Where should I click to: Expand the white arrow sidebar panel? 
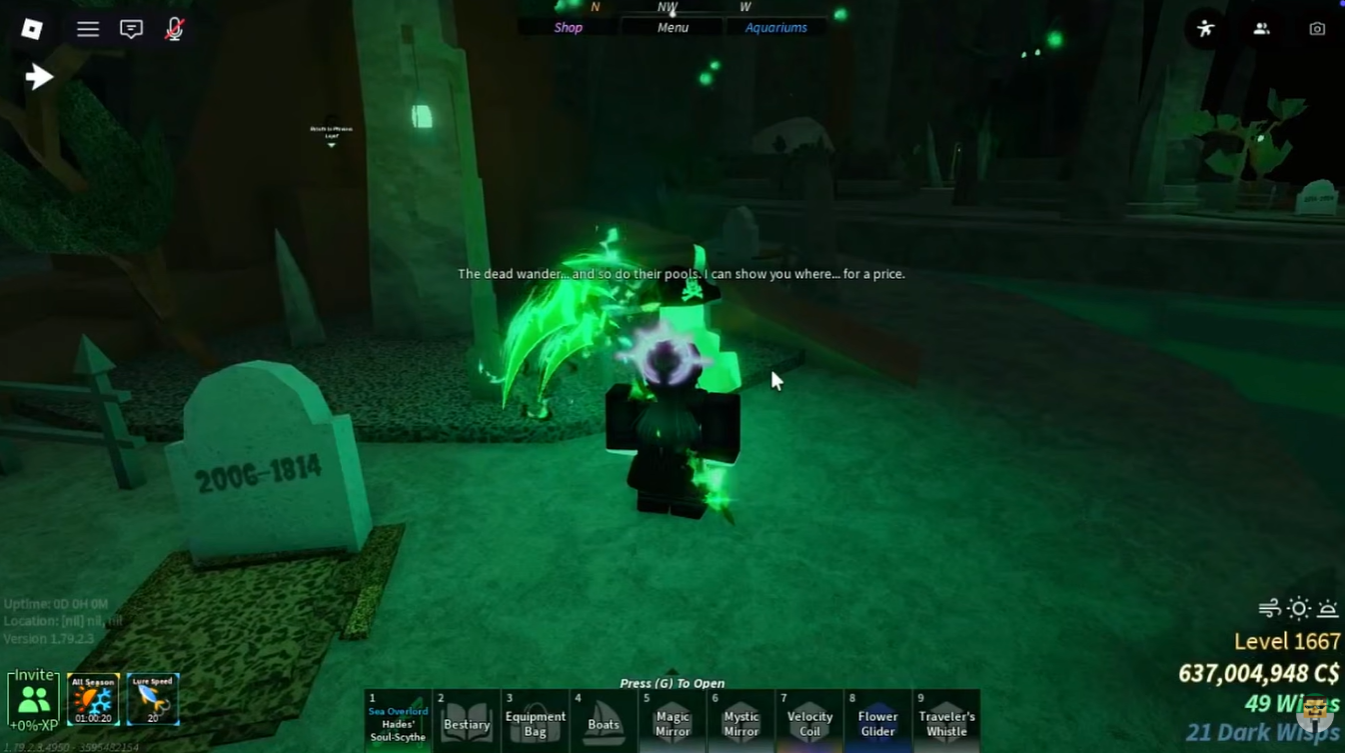pos(38,75)
